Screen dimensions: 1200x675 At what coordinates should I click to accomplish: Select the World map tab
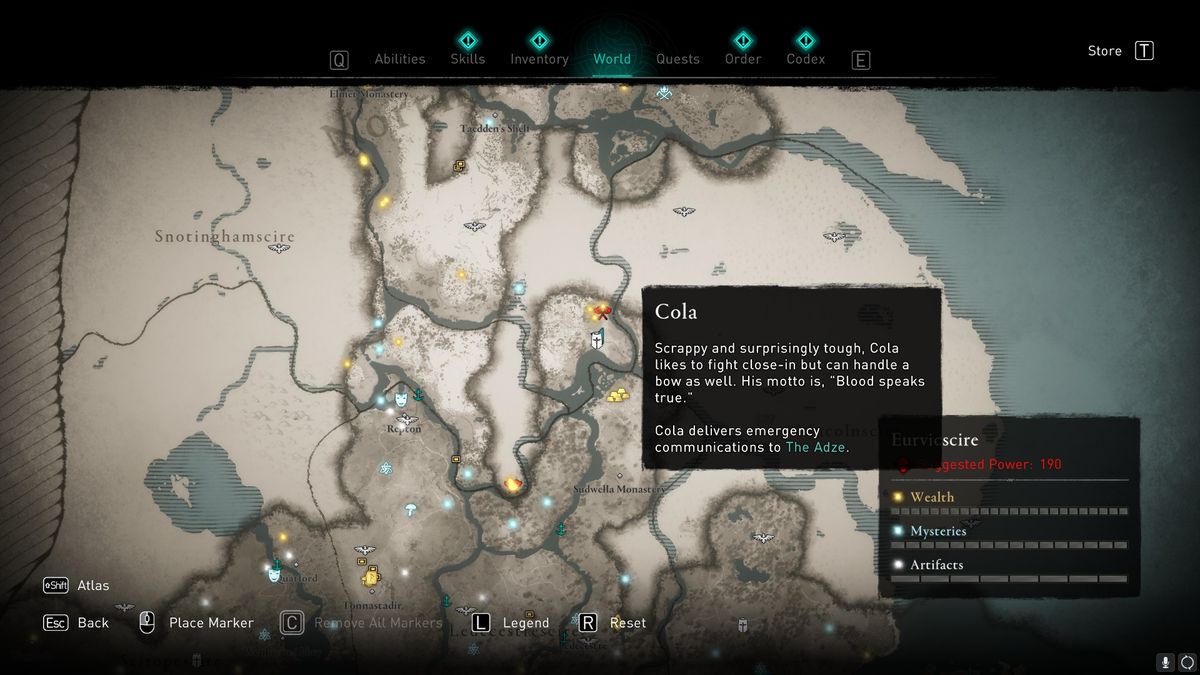click(x=611, y=59)
